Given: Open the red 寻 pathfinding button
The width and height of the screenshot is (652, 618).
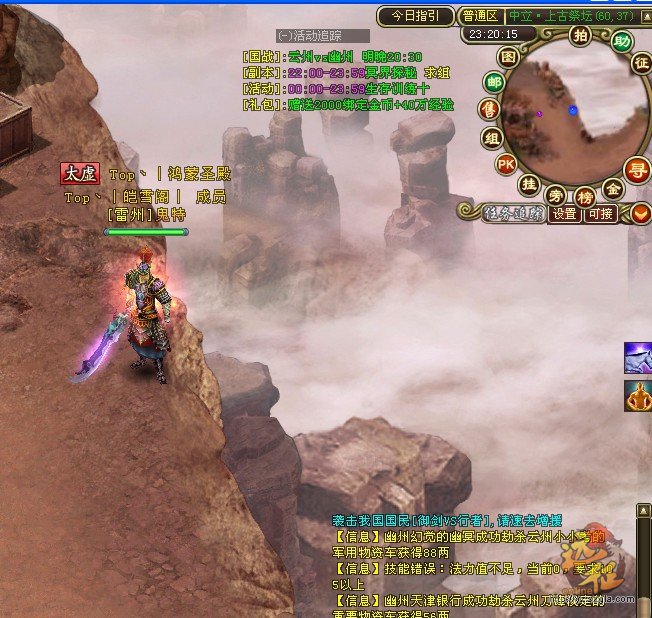Looking at the screenshot, I should tap(636, 168).
